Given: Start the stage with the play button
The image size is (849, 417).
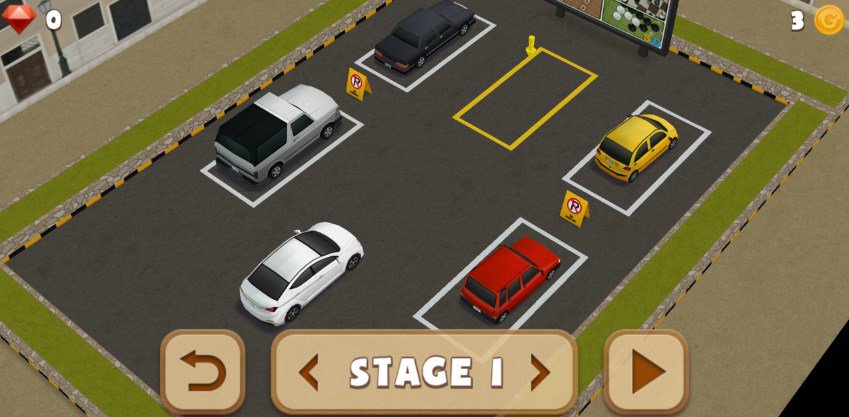Looking at the screenshot, I should (647, 372).
